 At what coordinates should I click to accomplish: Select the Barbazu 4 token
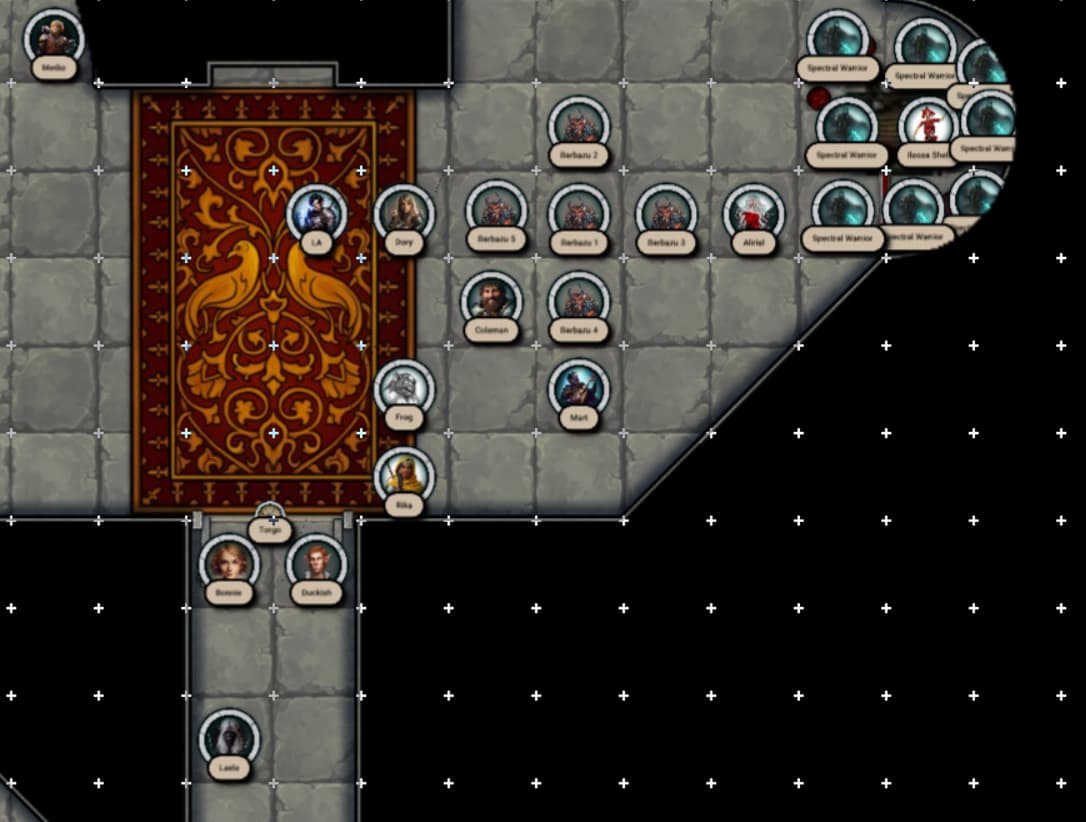579,301
